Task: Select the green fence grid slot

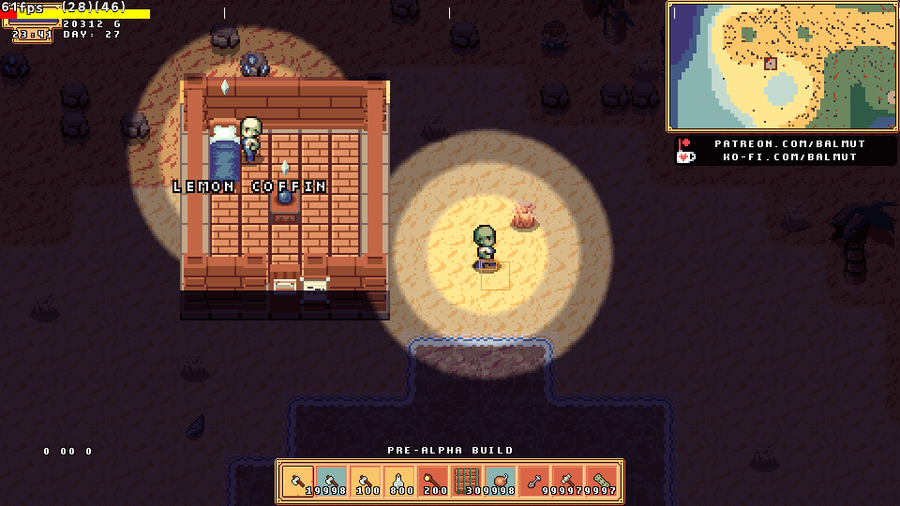Action: (x=467, y=482)
